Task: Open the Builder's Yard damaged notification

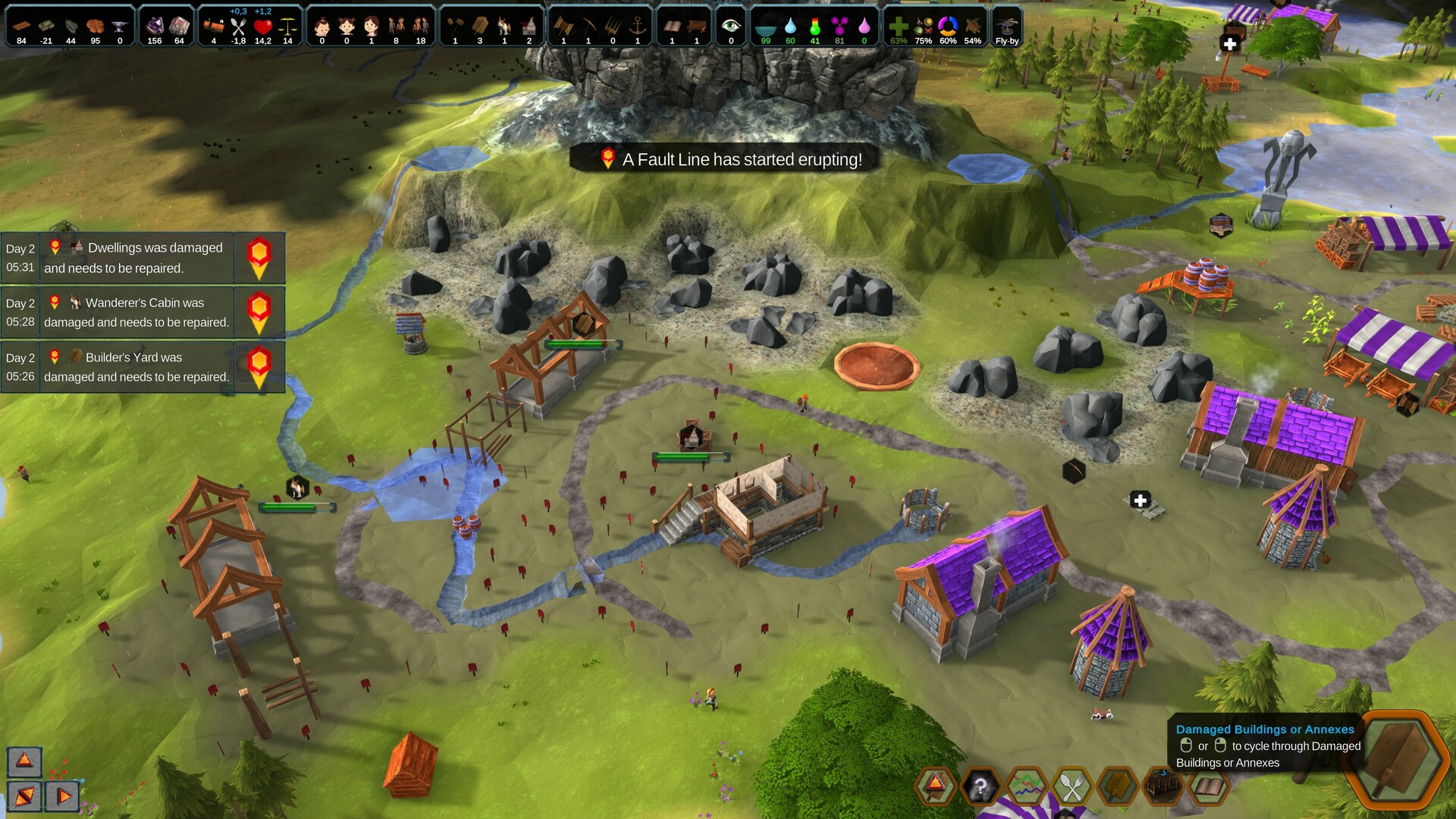Action: click(136, 367)
